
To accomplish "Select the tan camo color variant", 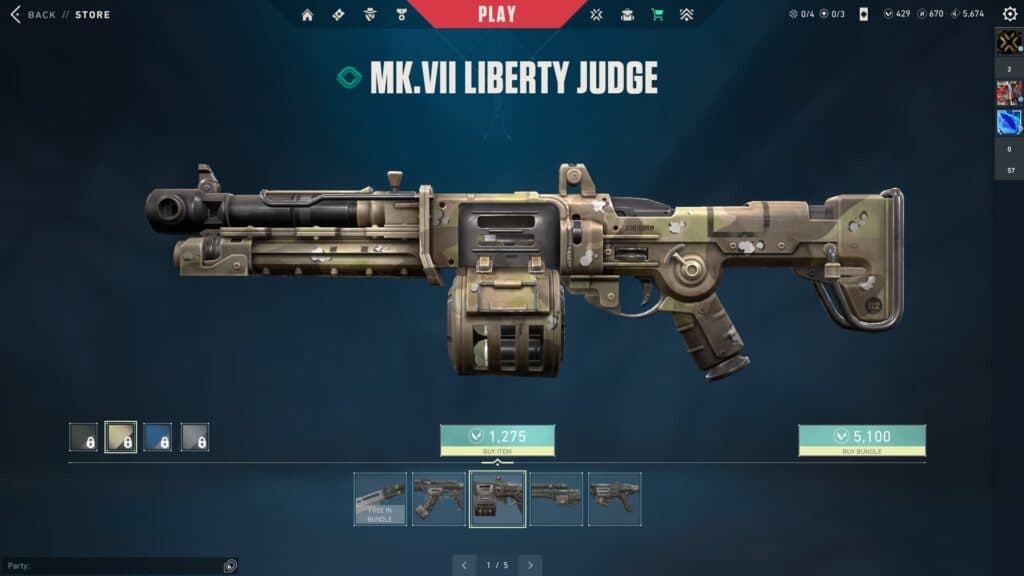I will coord(121,437).
